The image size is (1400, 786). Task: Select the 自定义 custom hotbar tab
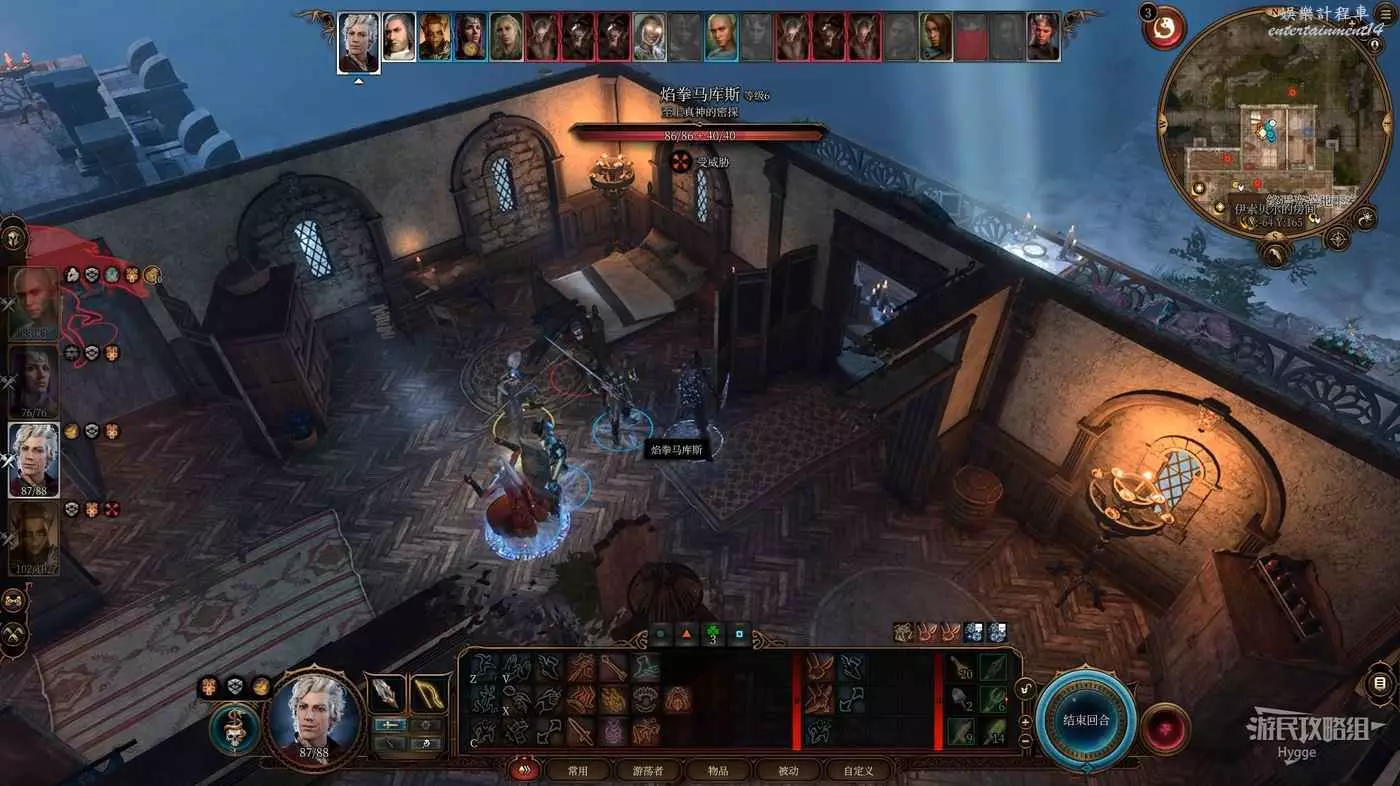(858, 770)
